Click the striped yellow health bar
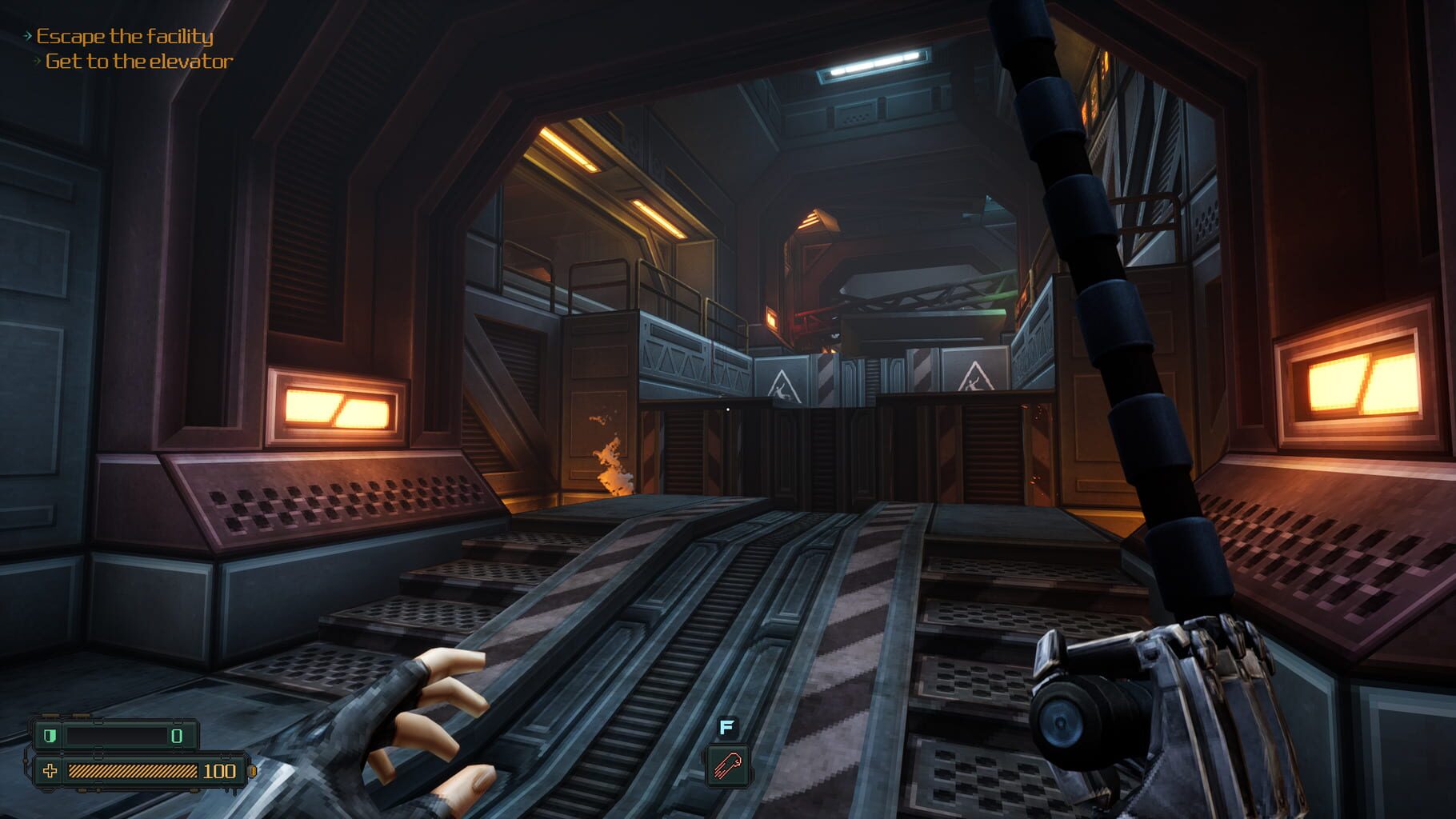This screenshot has width=1456, height=819. (x=132, y=772)
